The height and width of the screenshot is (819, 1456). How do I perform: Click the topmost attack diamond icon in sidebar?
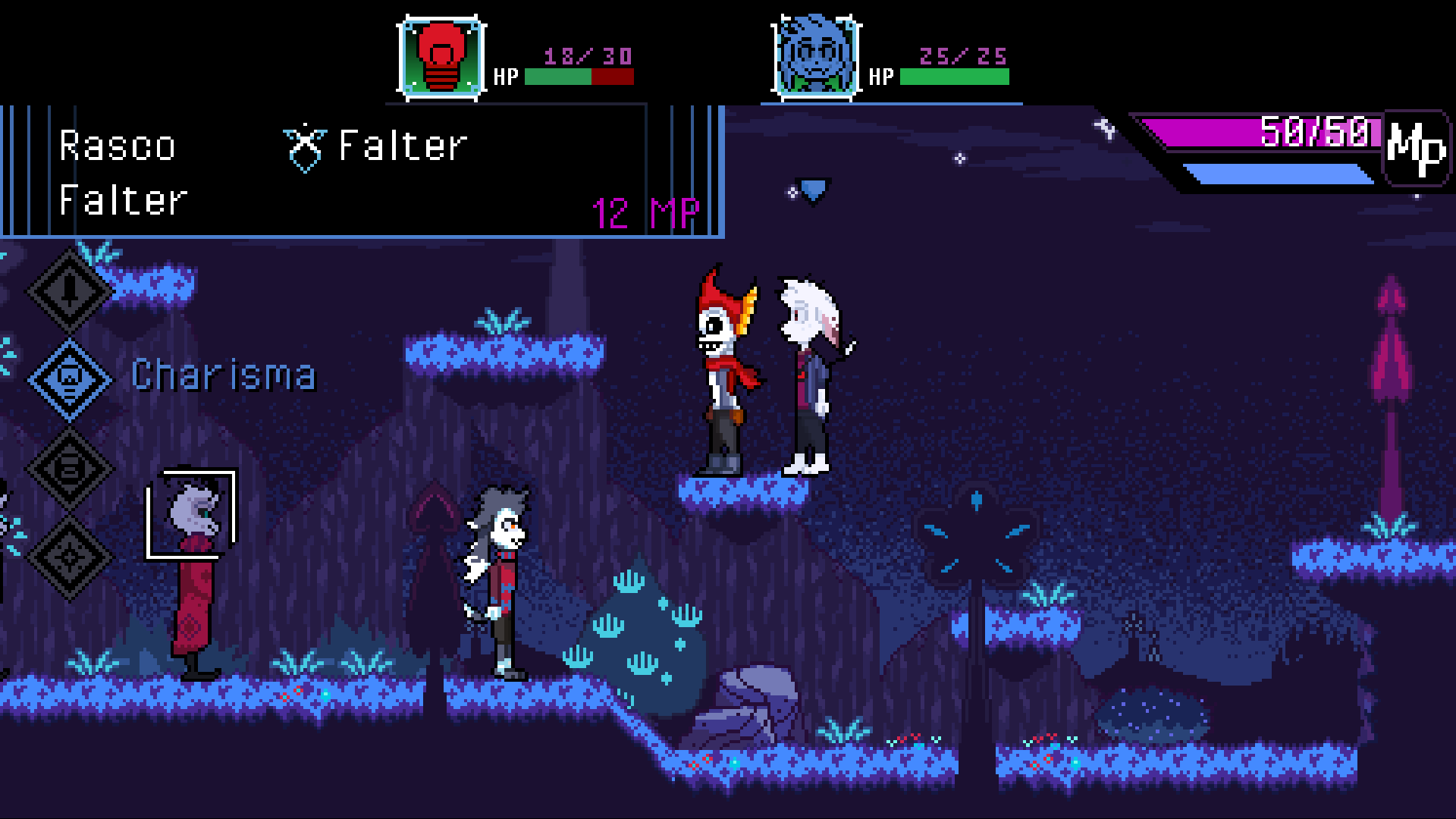[70, 292]
